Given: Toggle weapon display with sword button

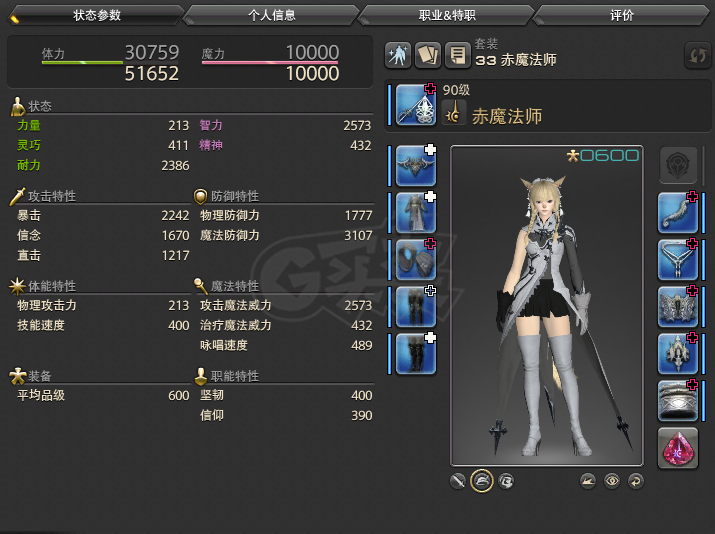Looking at the screenshot, I should 458,481.
